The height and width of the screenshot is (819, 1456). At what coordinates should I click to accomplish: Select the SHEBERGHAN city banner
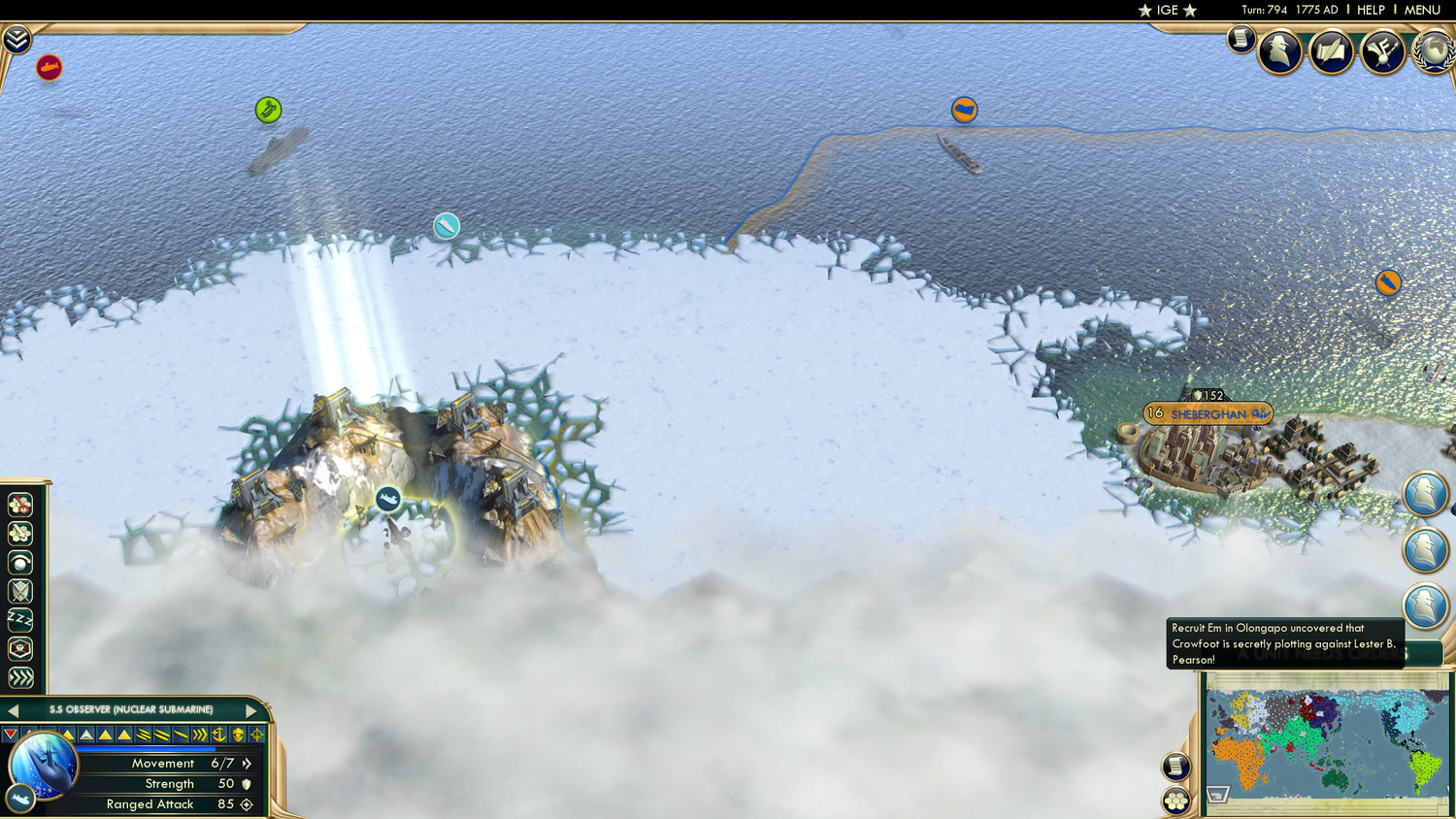point(1208,414)
